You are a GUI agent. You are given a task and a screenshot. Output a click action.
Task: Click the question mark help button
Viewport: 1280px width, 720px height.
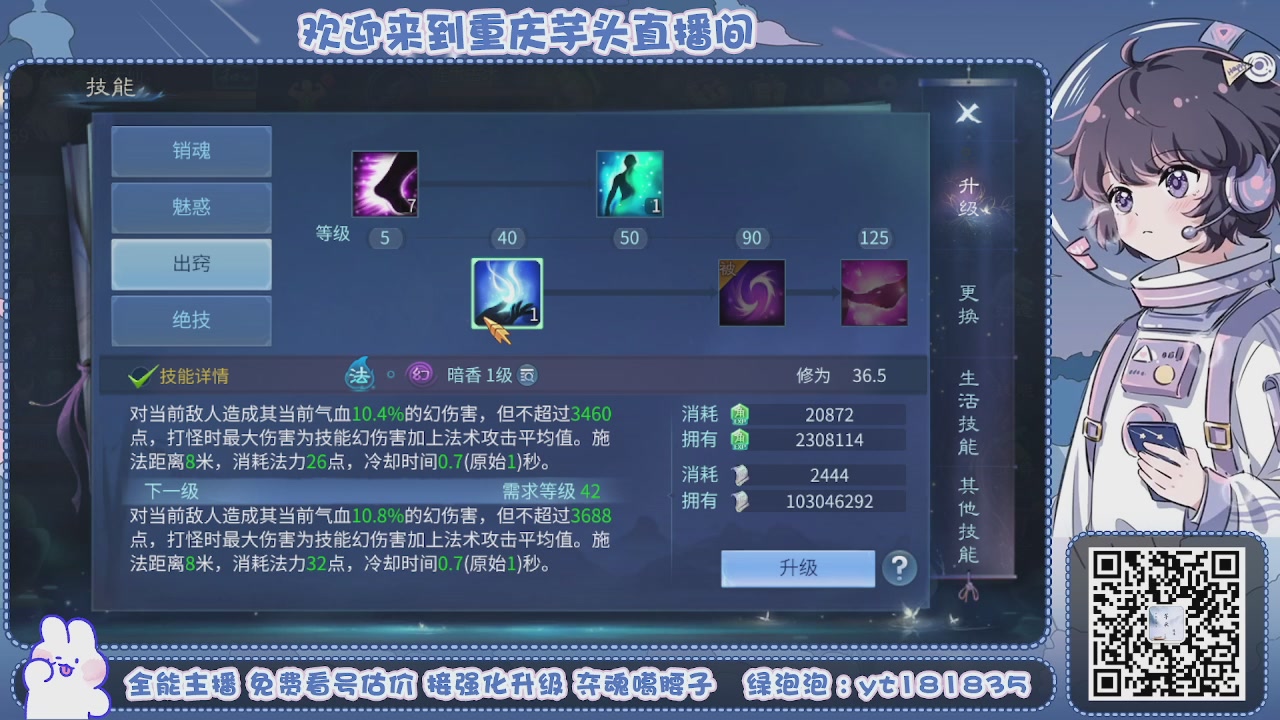tap(898, 568)
